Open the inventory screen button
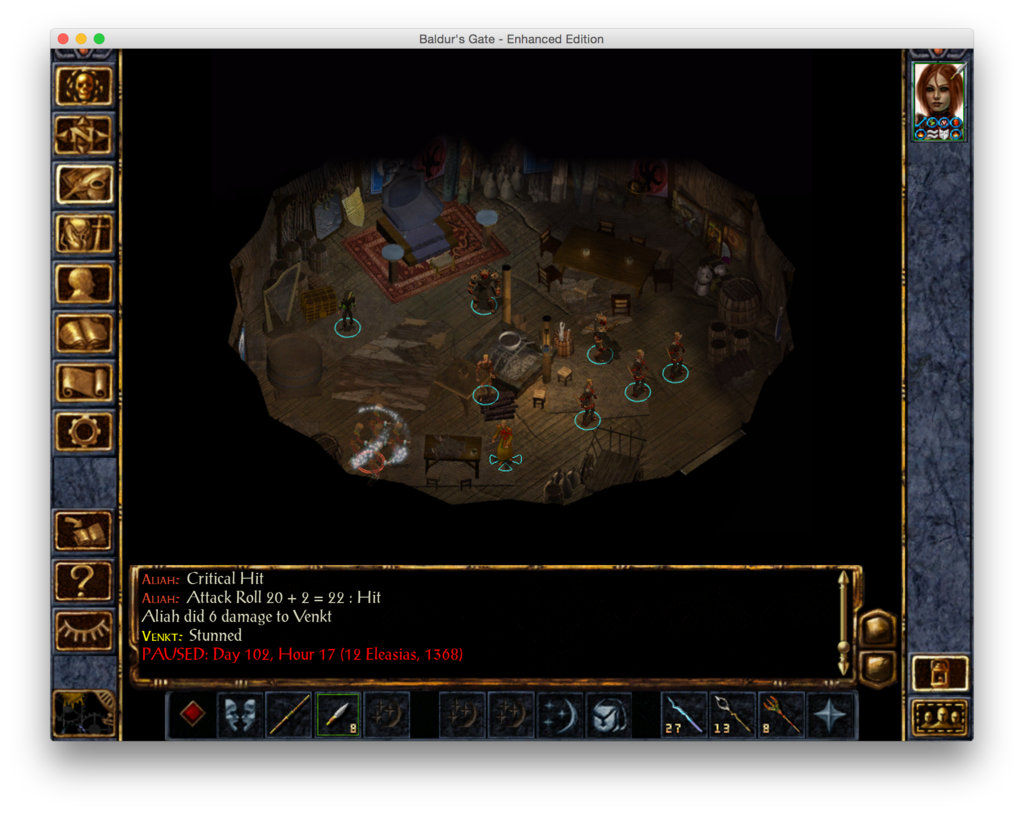The height and width of the screenshot is (813, 1024). click(x=84, y=234)
